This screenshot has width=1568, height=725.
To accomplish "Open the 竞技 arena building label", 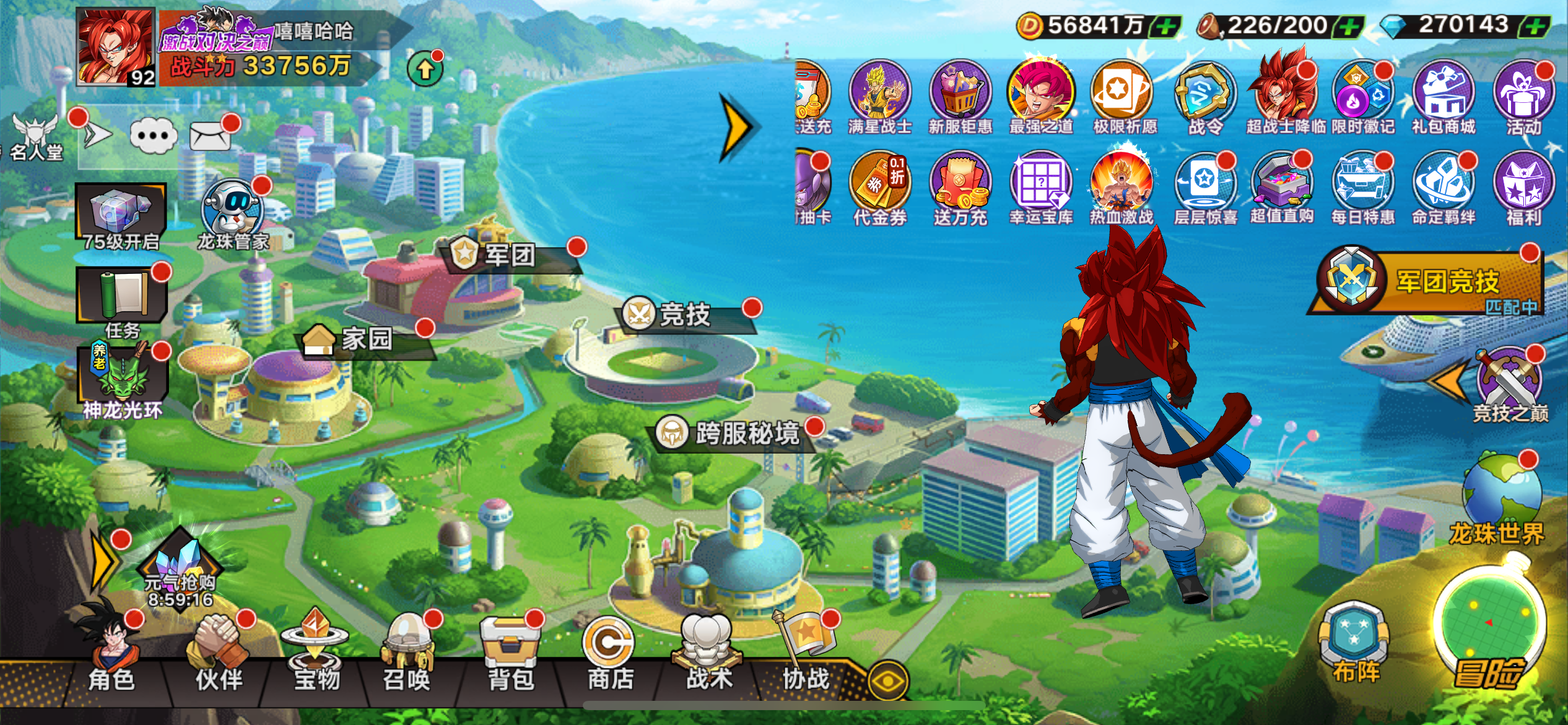I will click(x=686, y=315).
